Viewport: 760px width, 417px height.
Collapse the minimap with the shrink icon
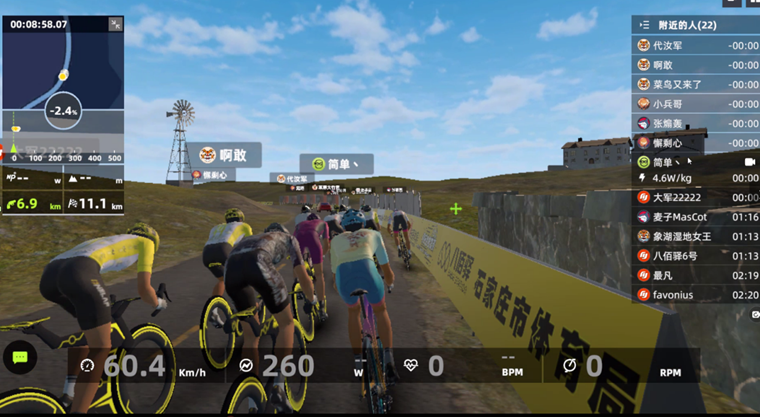(115, 23)
